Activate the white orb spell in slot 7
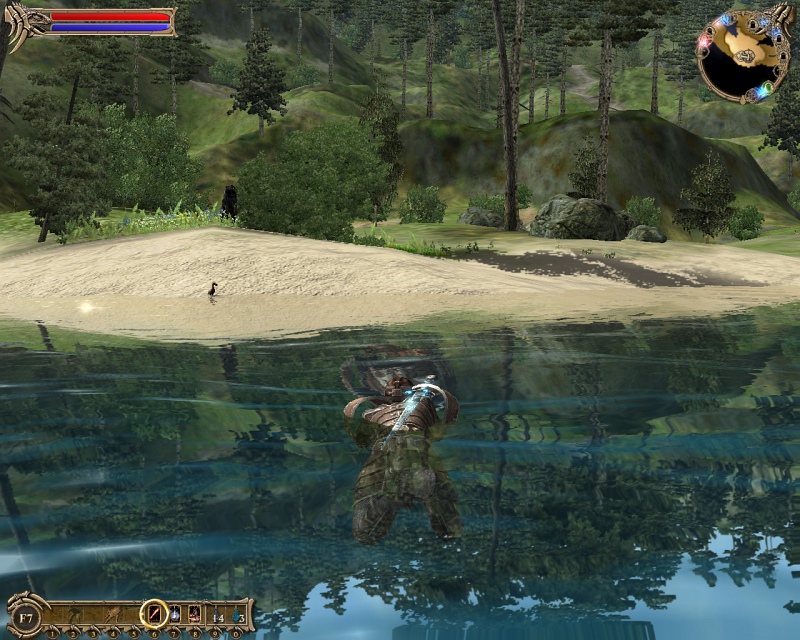The image size is (800, 640). click(174, 613)
